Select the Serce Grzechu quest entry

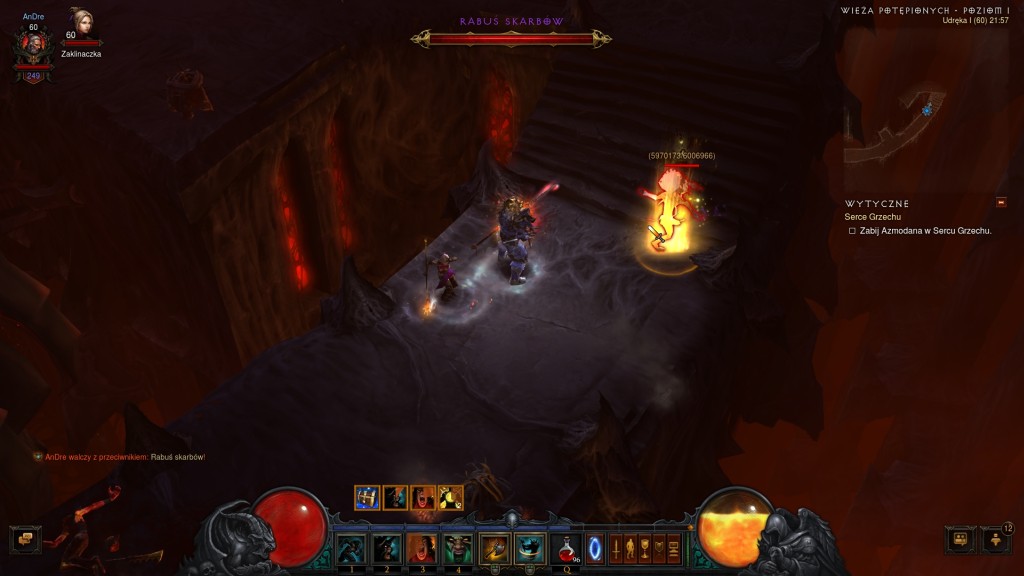(874, 217)
